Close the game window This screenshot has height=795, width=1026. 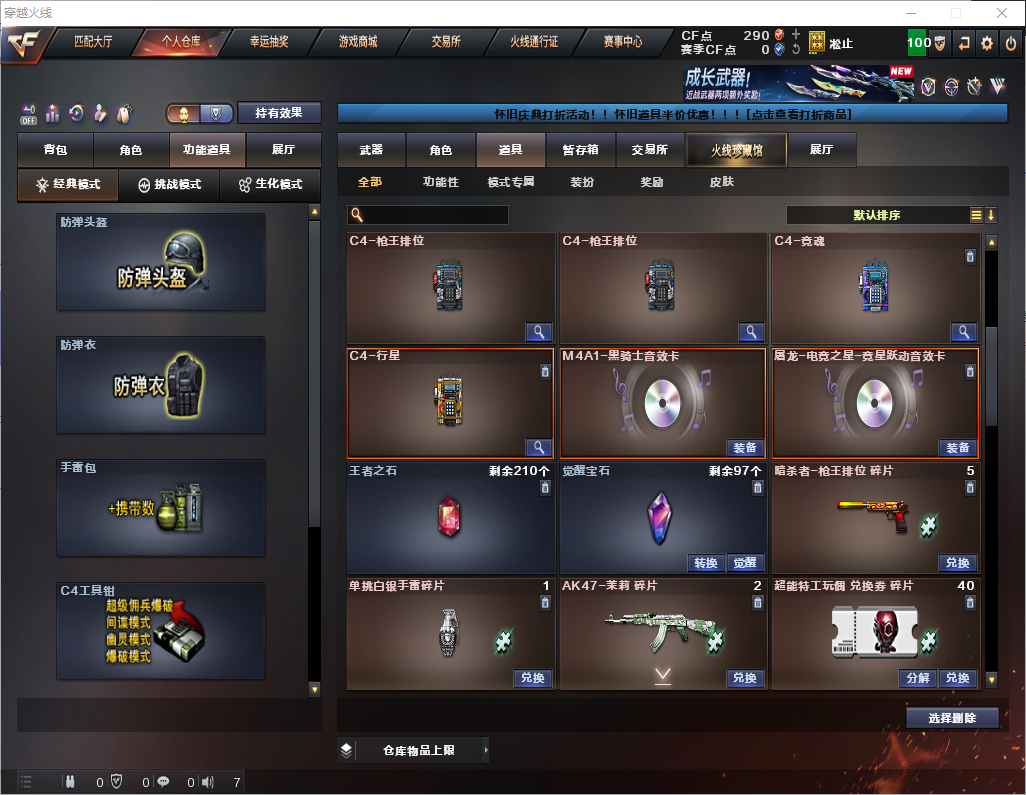[1002, 13]
